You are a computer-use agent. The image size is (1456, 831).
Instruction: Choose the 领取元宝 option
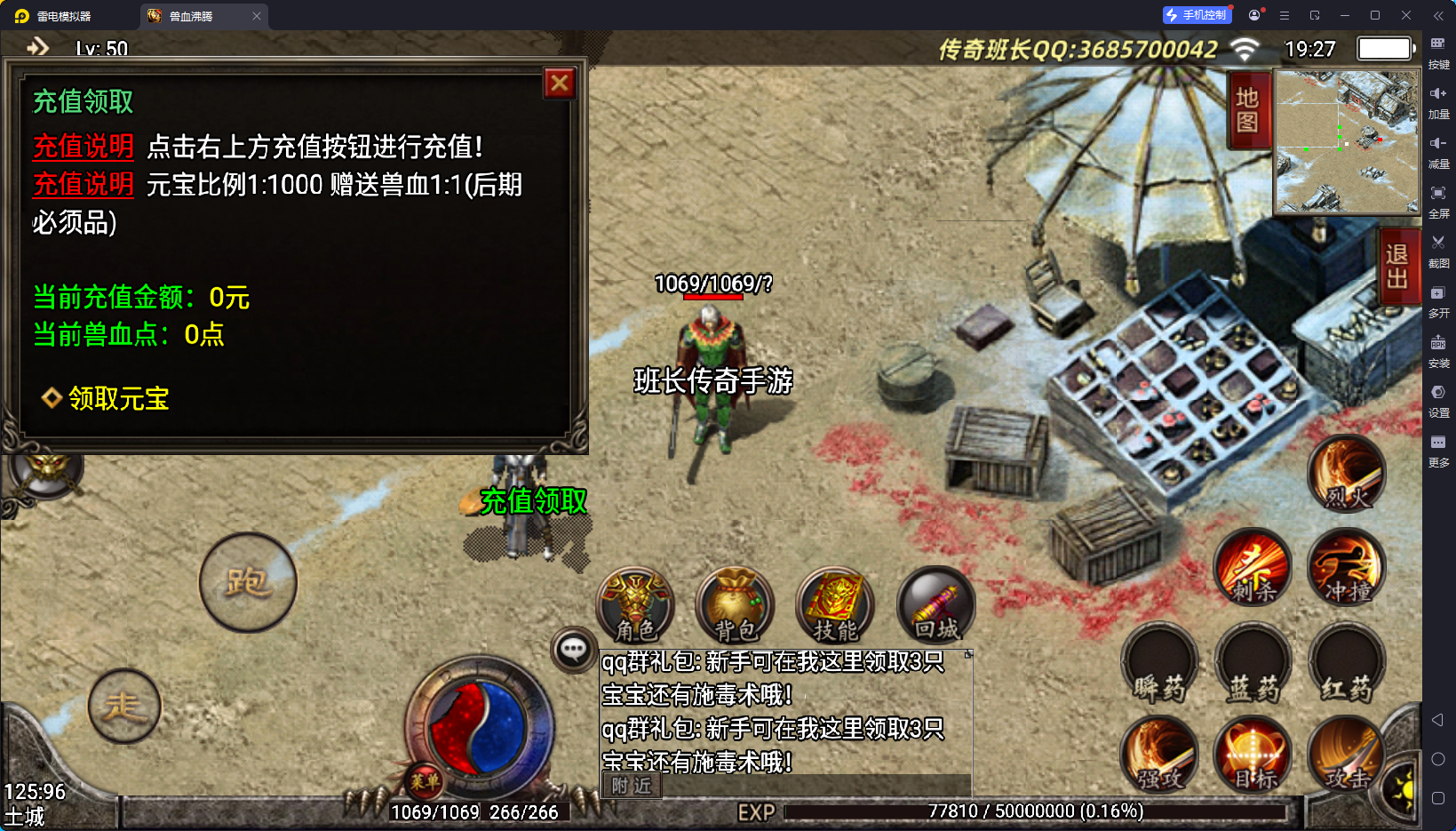(x=118, y=398)
